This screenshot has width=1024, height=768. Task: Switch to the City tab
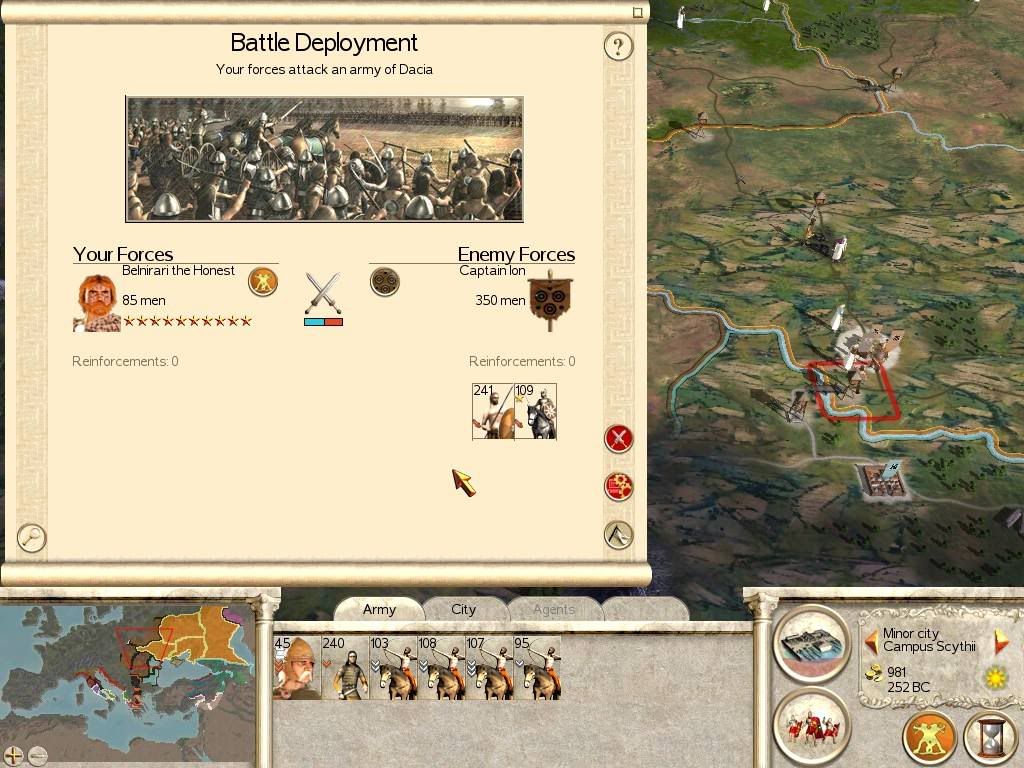coord(463,609)
